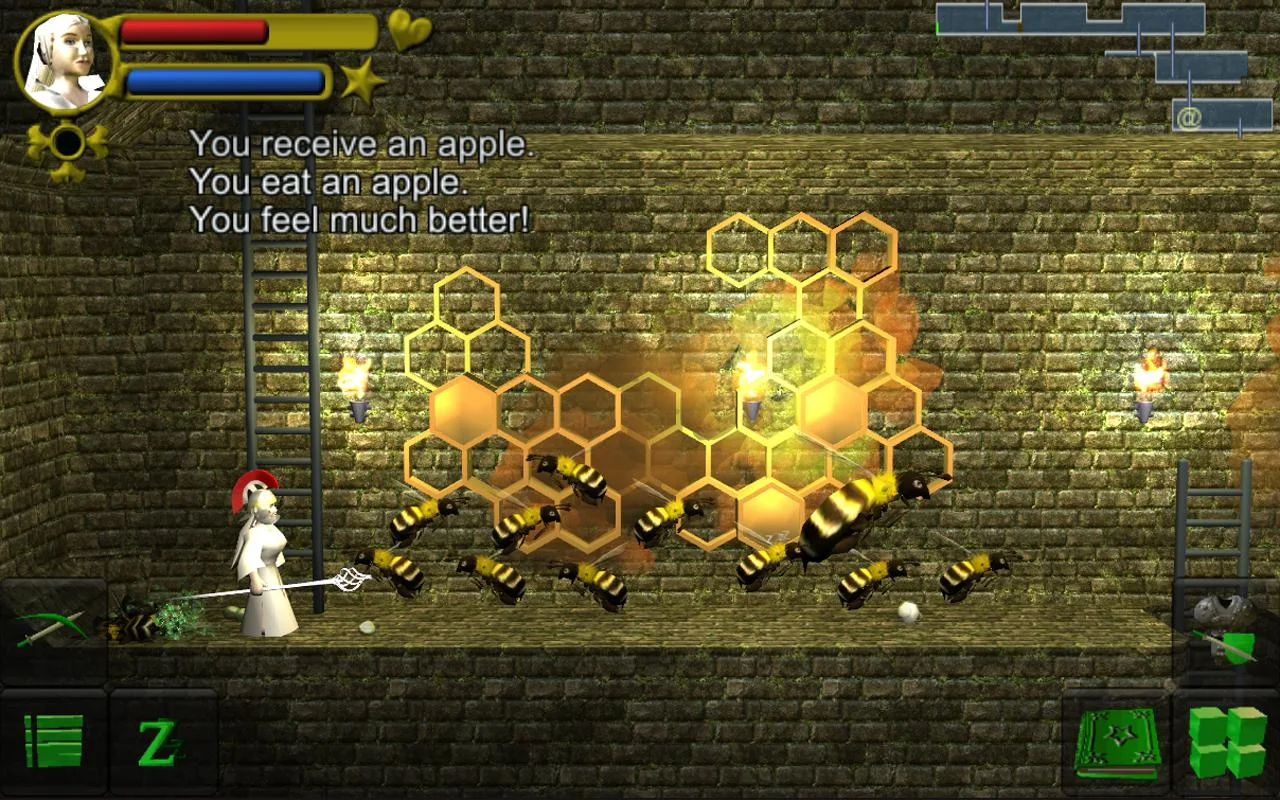Click the round black gem under portrait
The image size is (1280, 800).
click(x=67, y=143)
